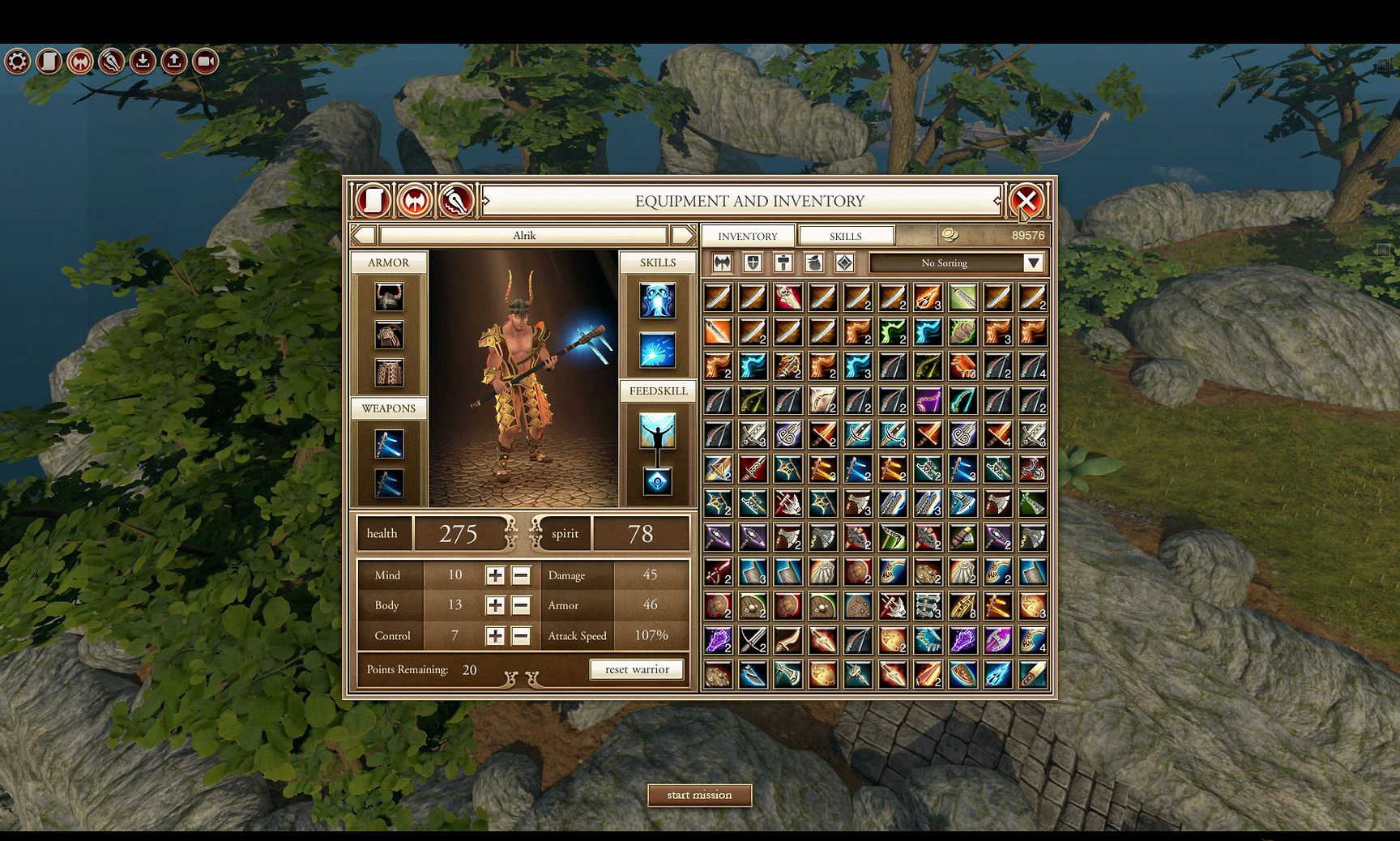Switch to the Skills tab
This screenshot has width=1400, height=841.
coord(845,236)
